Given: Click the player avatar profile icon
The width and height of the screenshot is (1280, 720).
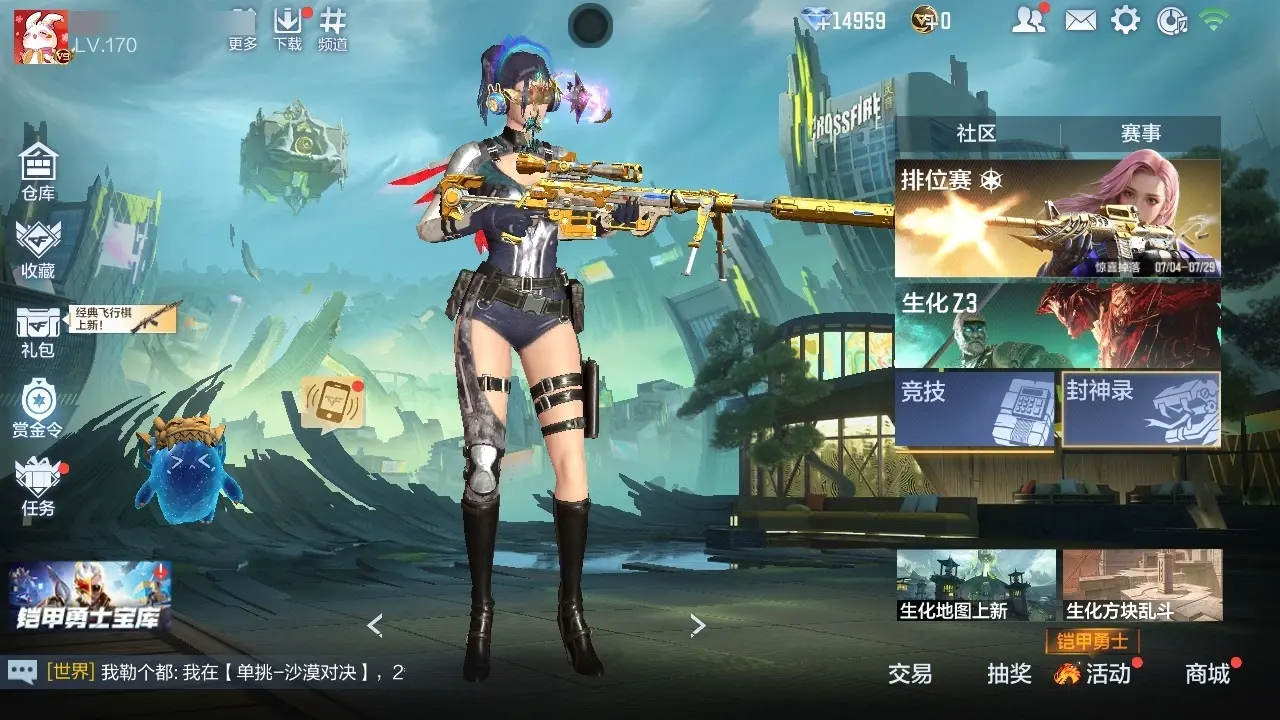Looking at the screenshot, I should [x=41, y=37].
